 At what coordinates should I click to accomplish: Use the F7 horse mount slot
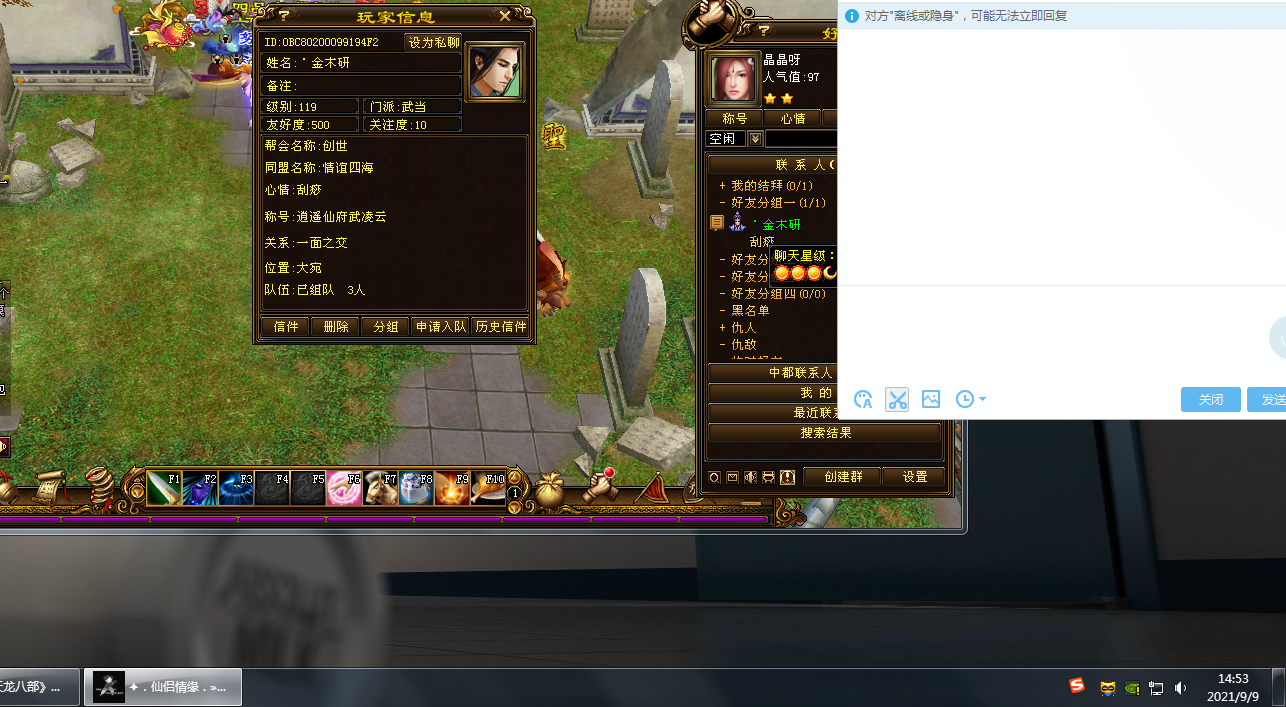click(380, 488)
